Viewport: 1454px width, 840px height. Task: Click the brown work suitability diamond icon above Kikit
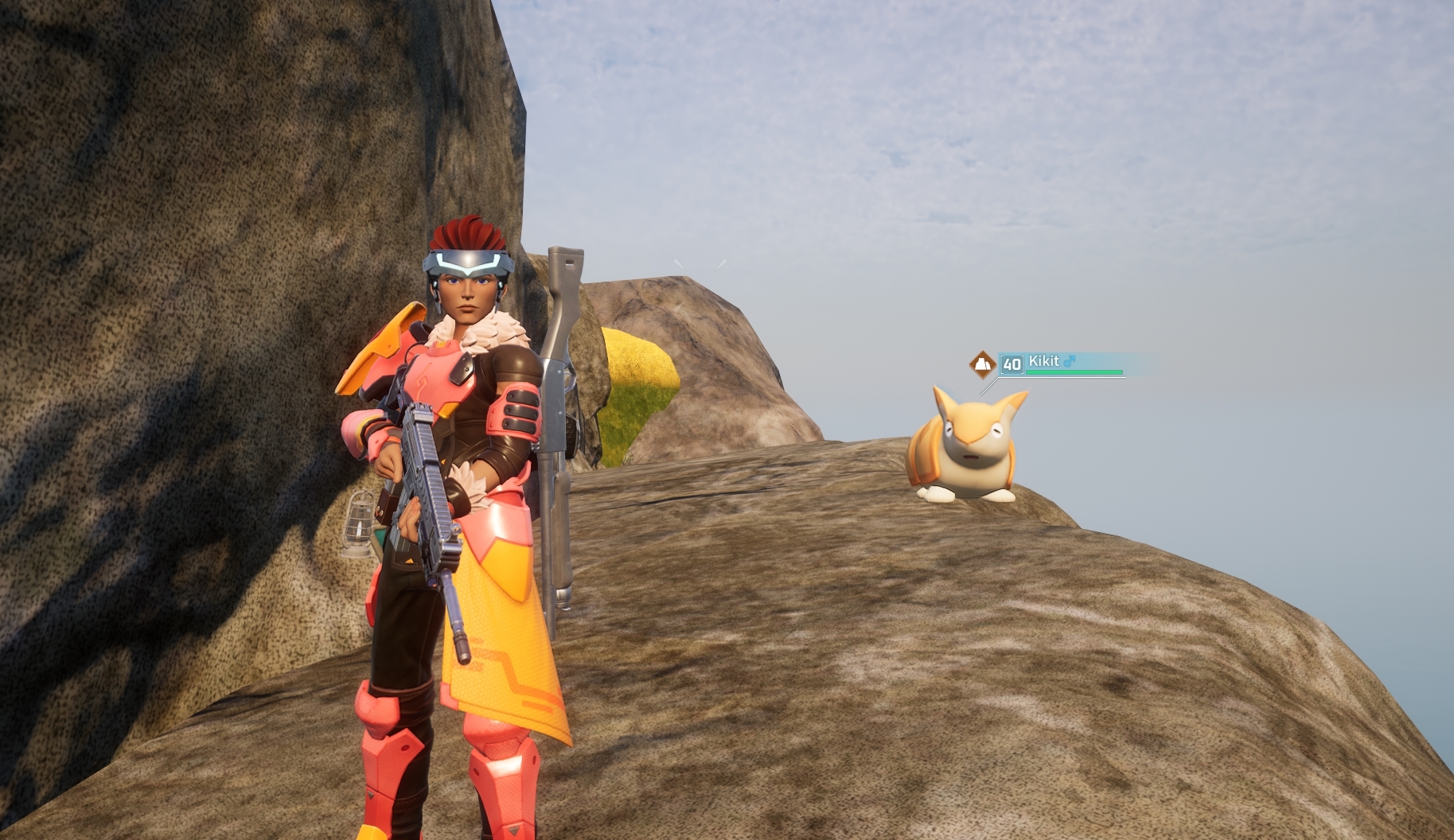[x=982, y=363]
